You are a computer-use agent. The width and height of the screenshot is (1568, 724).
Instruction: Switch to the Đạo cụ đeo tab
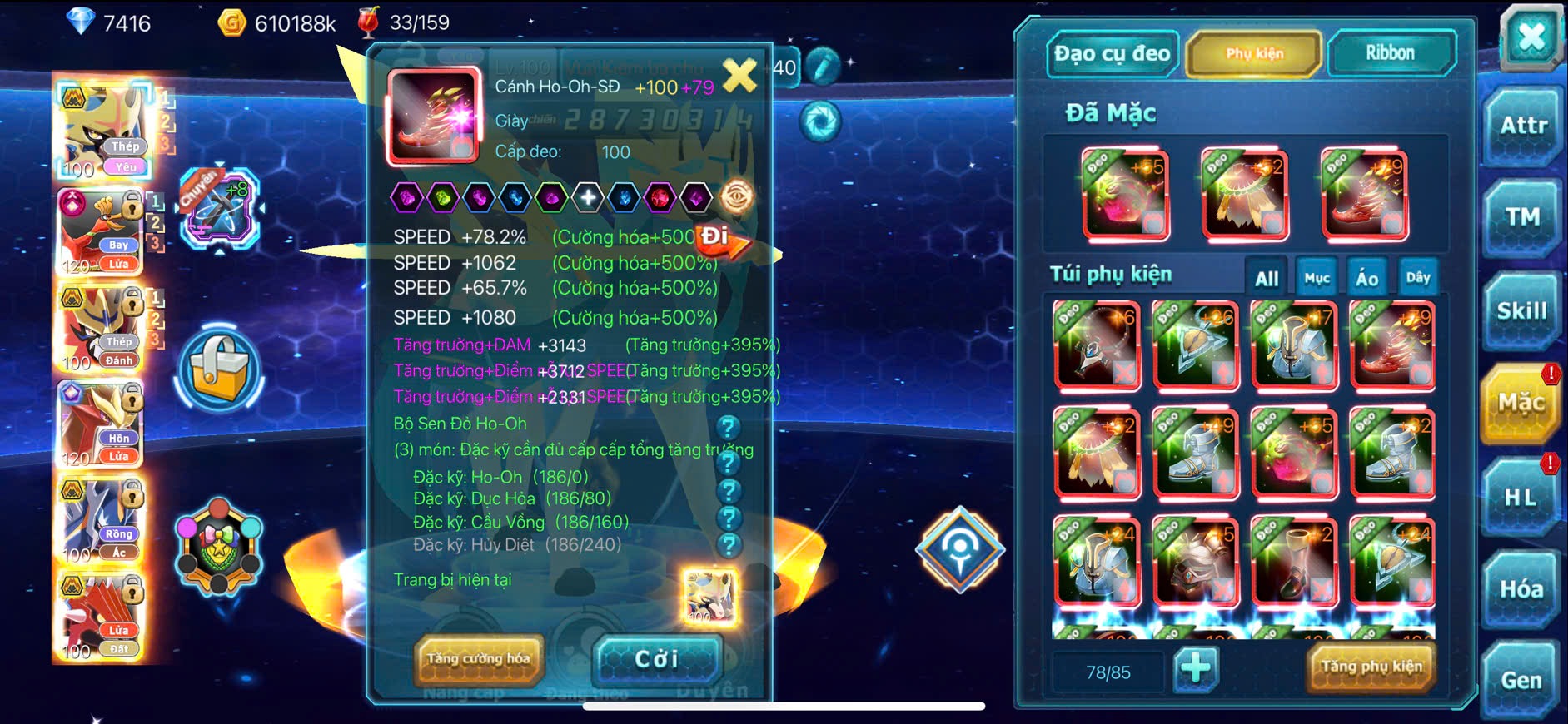pyautogui.click(x=1112, y=54)
